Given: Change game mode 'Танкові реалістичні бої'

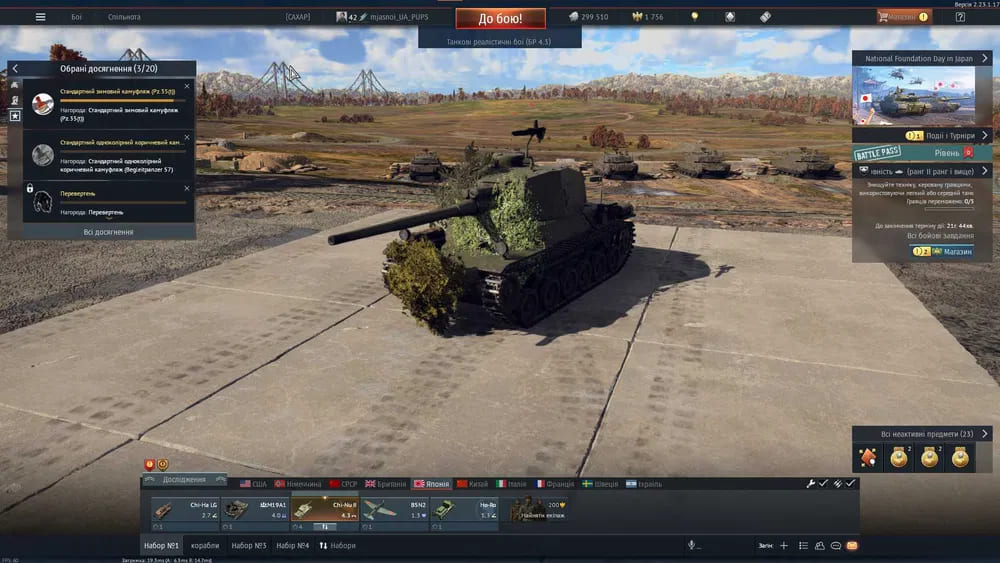Looking at the screenshot, I should [x=500, y=42].
